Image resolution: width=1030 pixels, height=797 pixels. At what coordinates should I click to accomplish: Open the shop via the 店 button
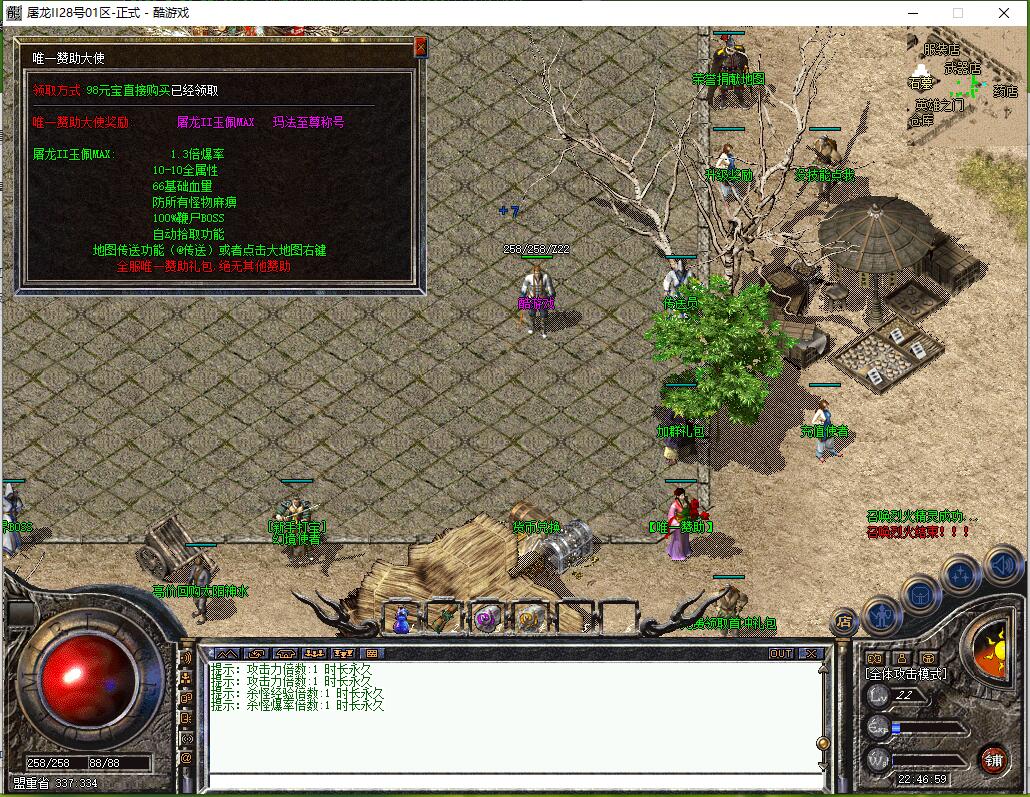(844, 621)
